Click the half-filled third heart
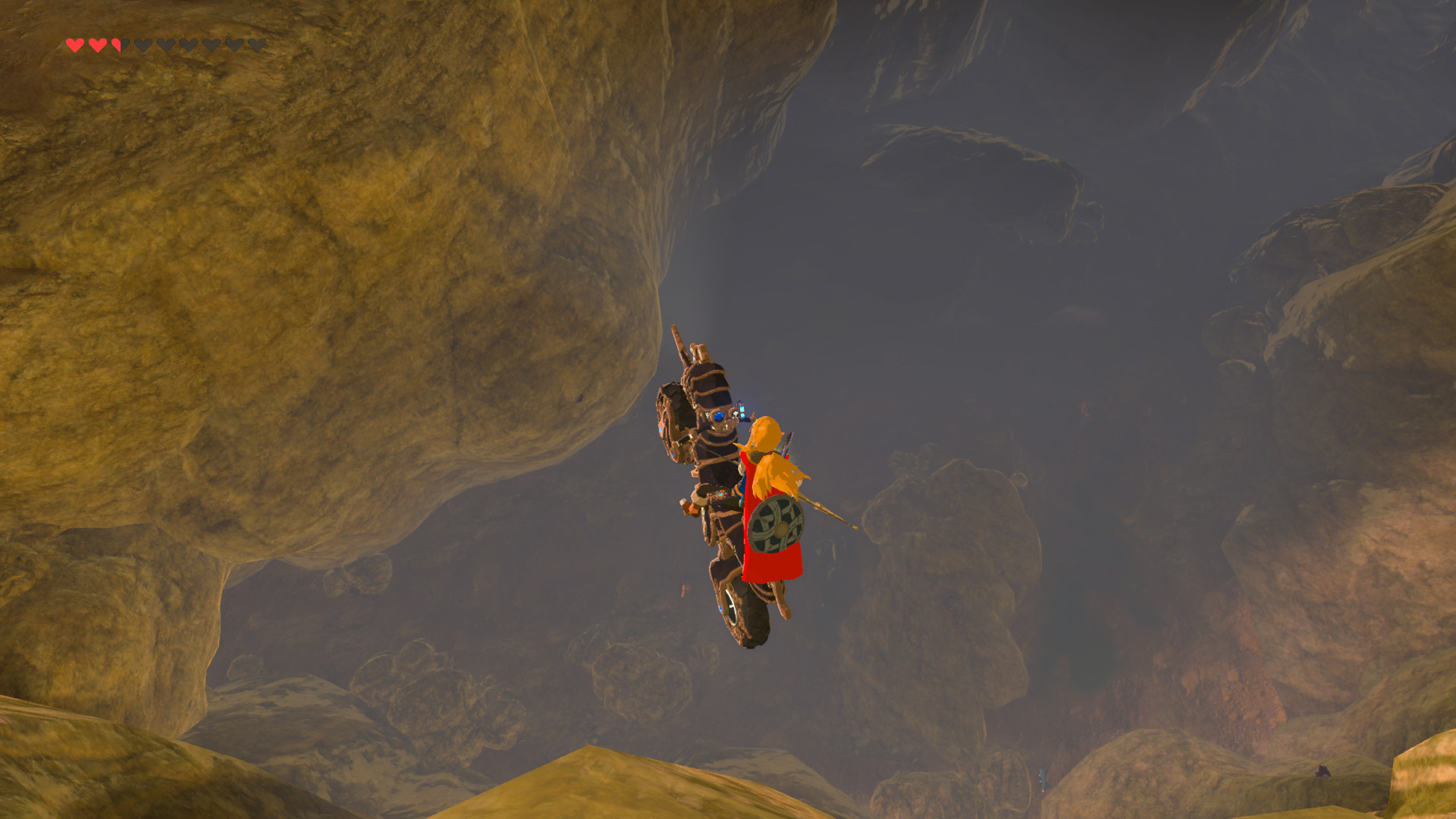The width and height of the screenshot is (1456, 819). point(119,45)
